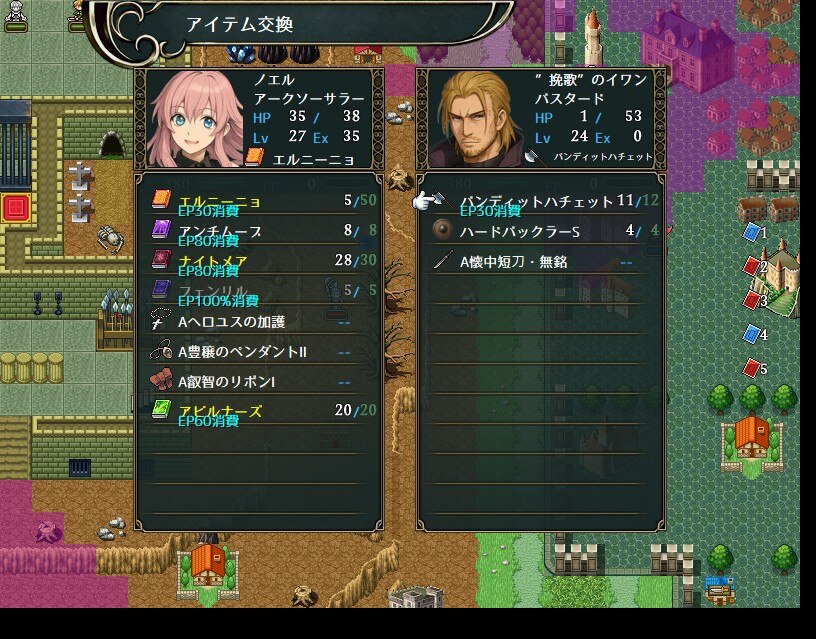Select the エルニーニョ tome in Noel's list
816x639 pixels.
pos(258,201)
